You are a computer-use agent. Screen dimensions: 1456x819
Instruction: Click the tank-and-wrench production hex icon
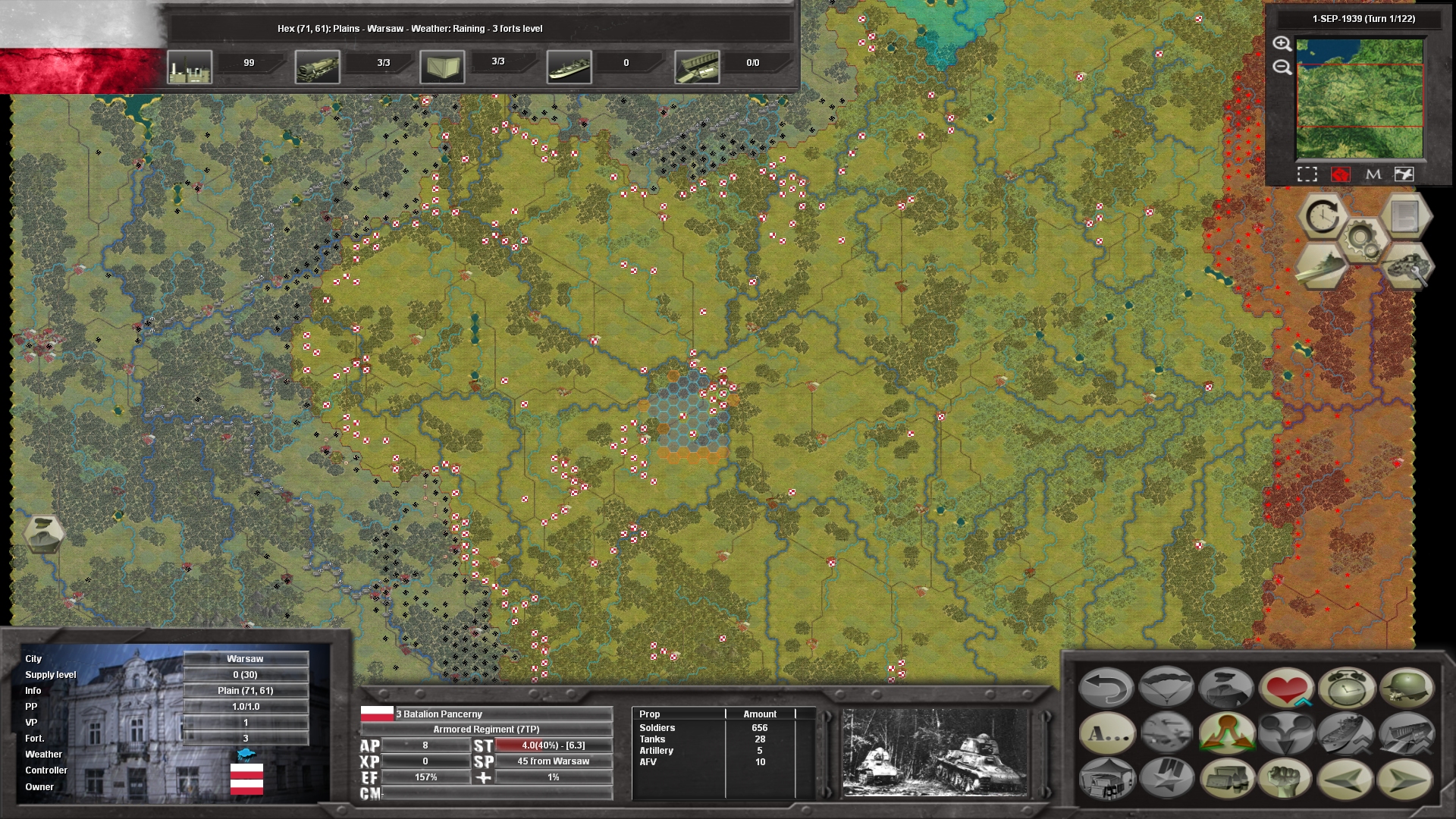1407,267
